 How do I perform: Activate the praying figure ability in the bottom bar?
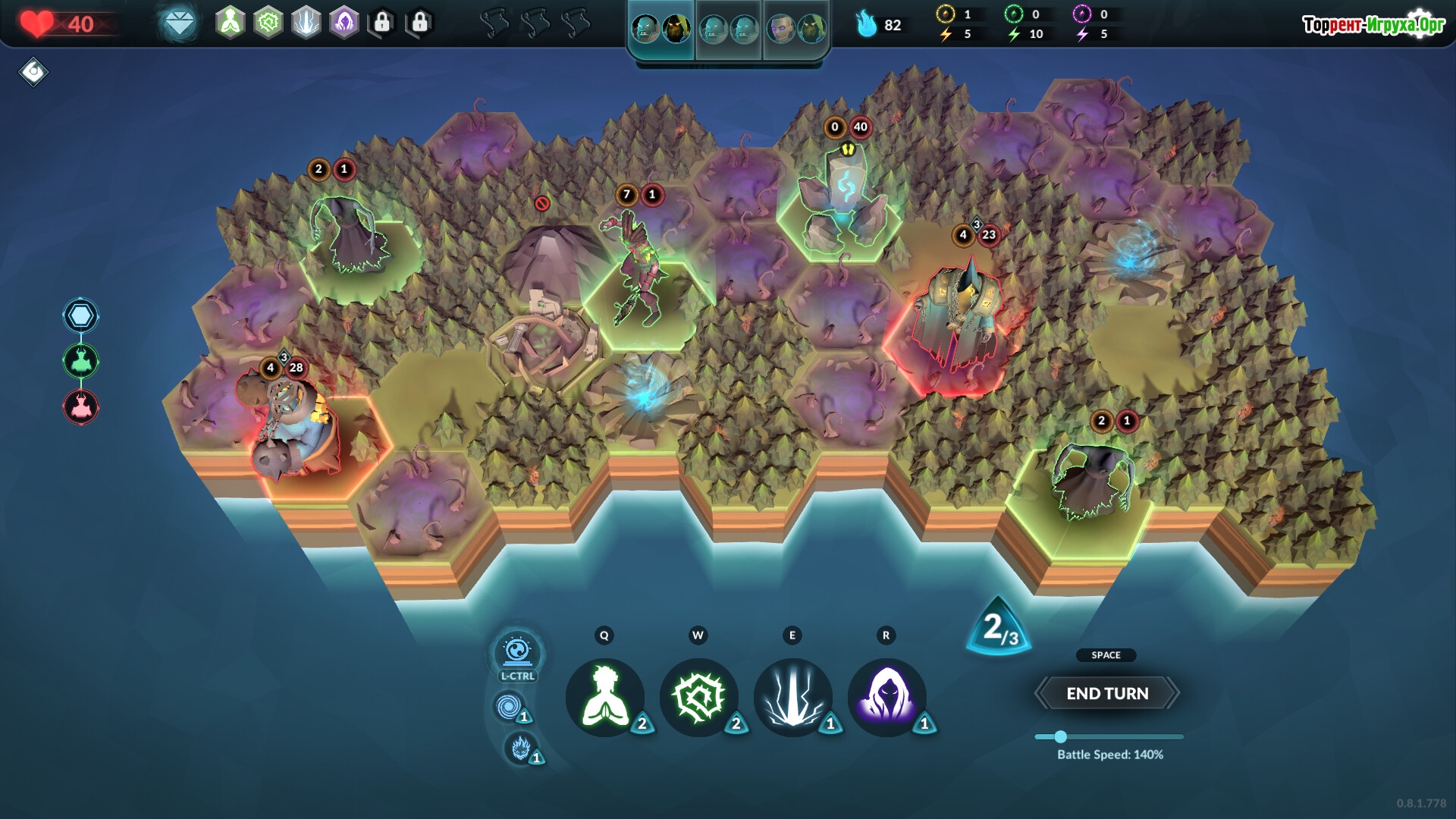click(x=605, y=697)
